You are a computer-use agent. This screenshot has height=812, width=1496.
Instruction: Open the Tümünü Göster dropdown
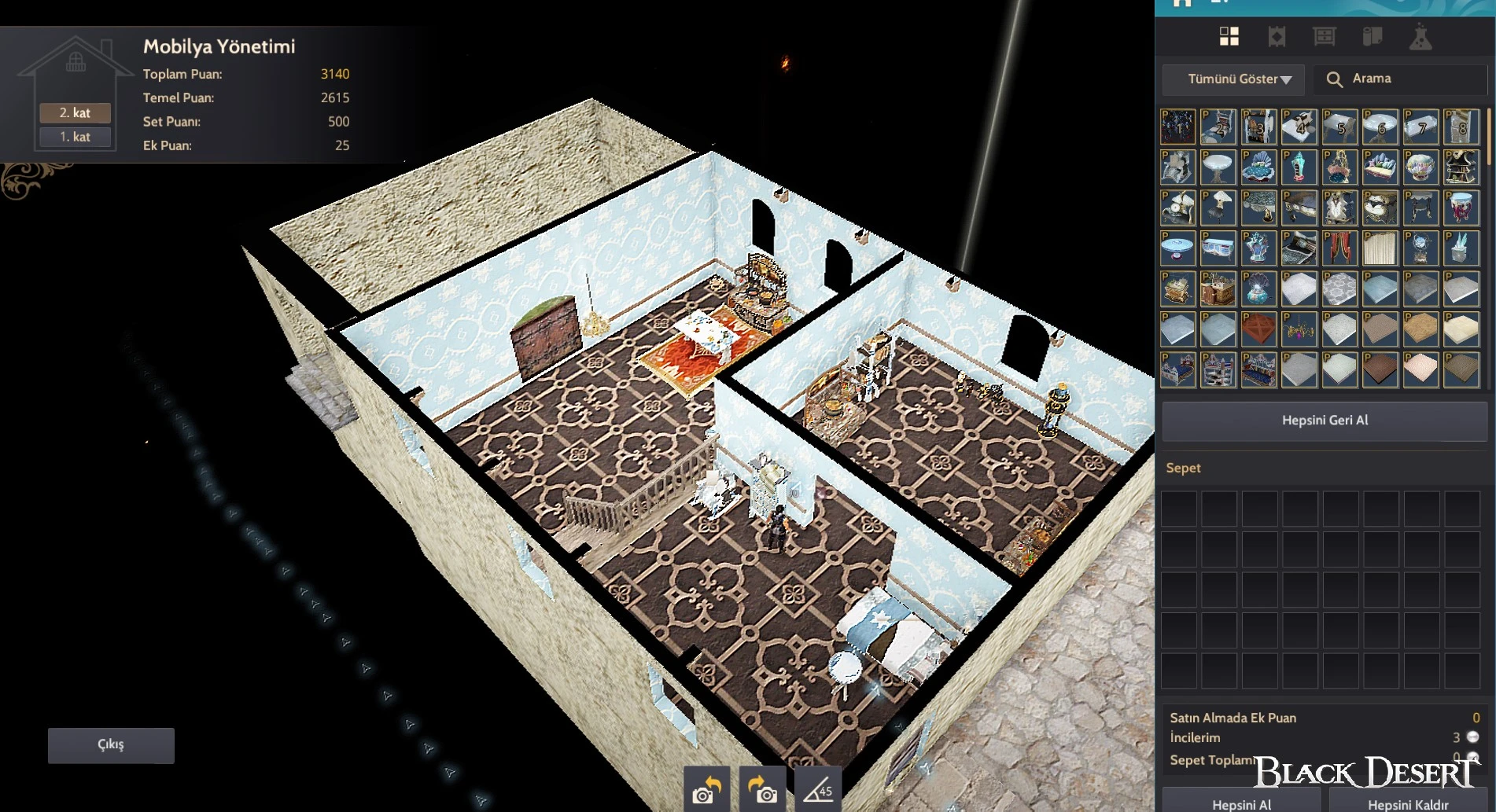click(1233, 79)
